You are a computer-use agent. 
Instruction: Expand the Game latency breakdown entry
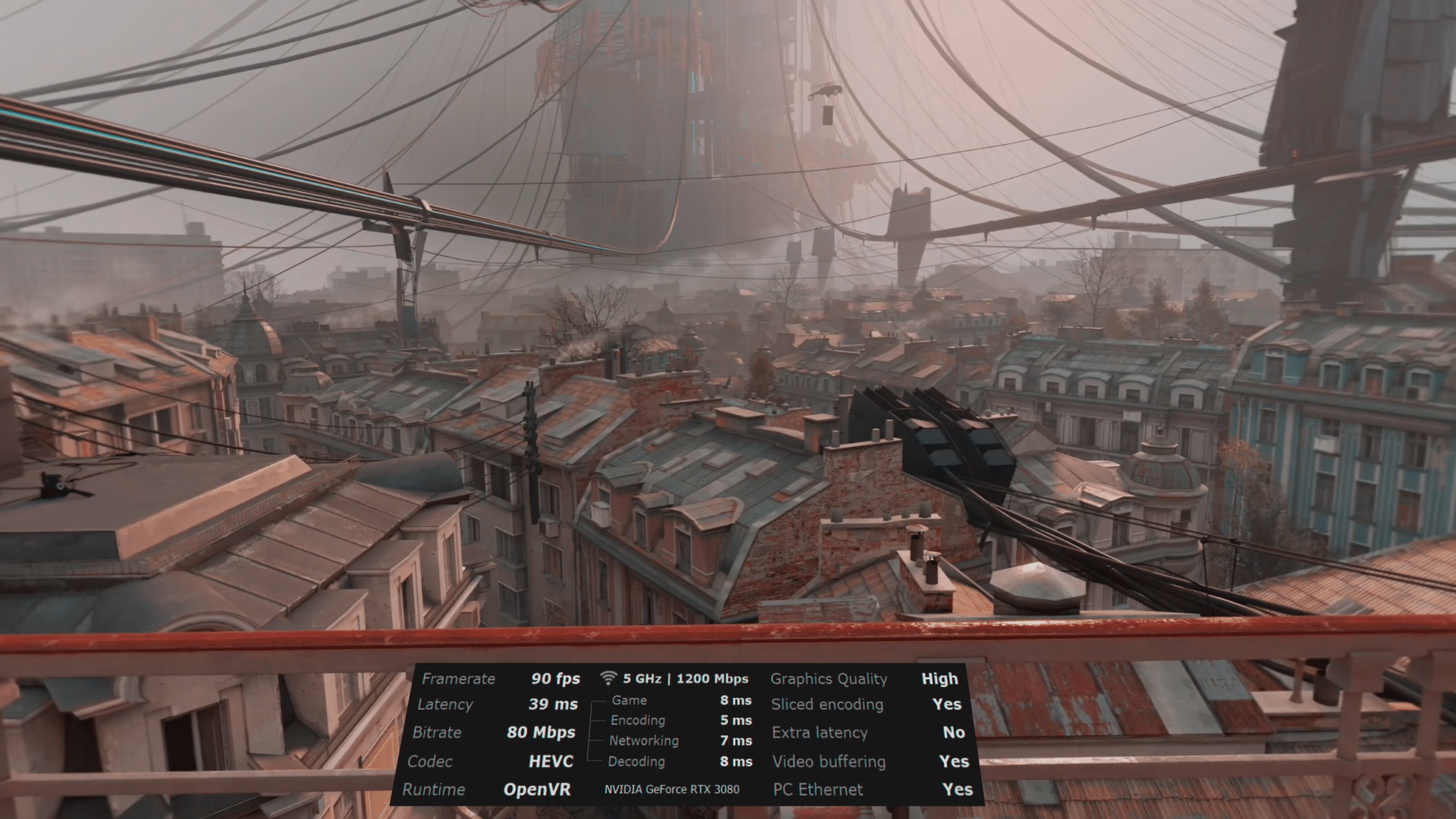(x=629, y=700)
